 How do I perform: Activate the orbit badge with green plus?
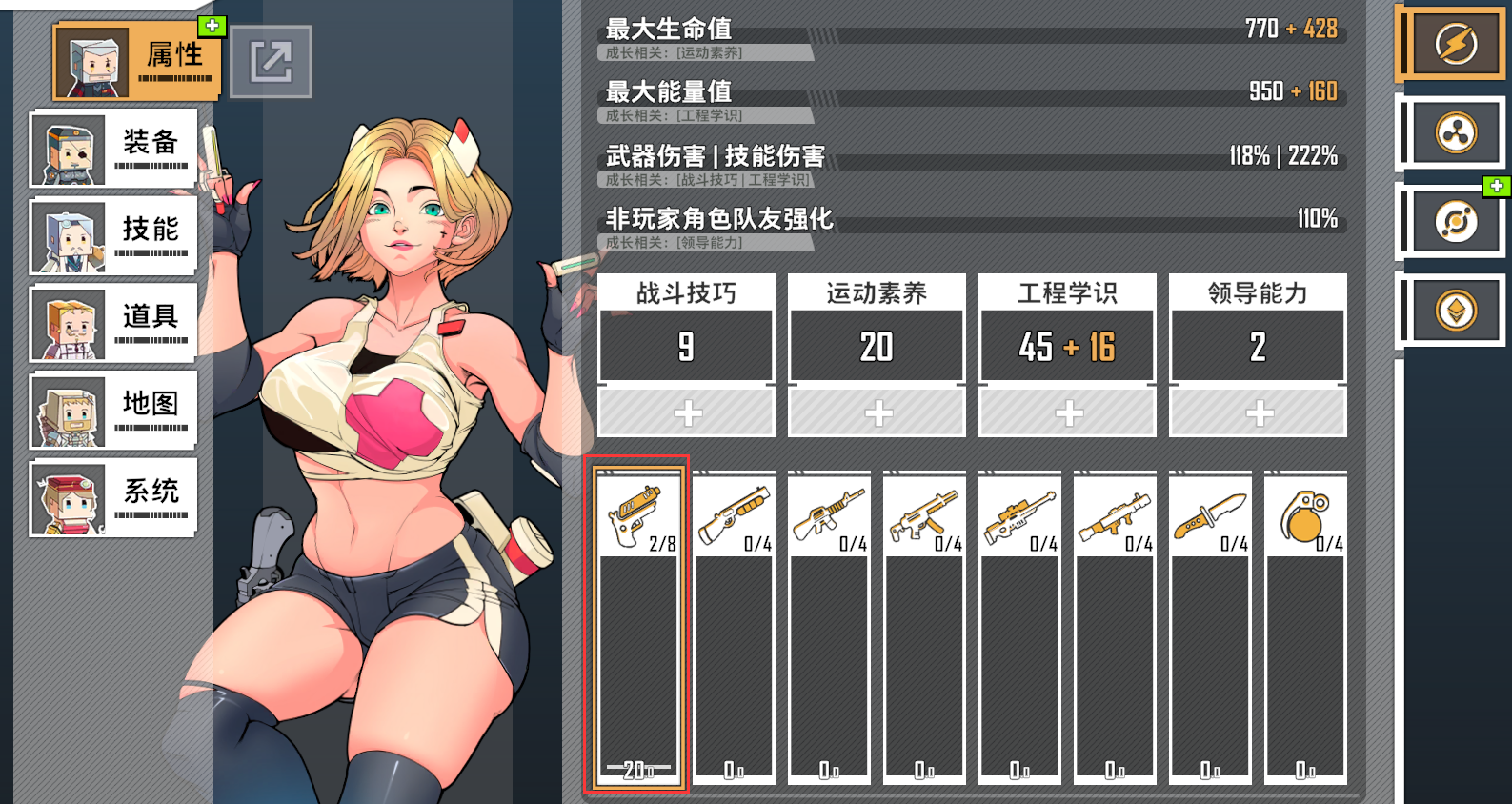1454,221
